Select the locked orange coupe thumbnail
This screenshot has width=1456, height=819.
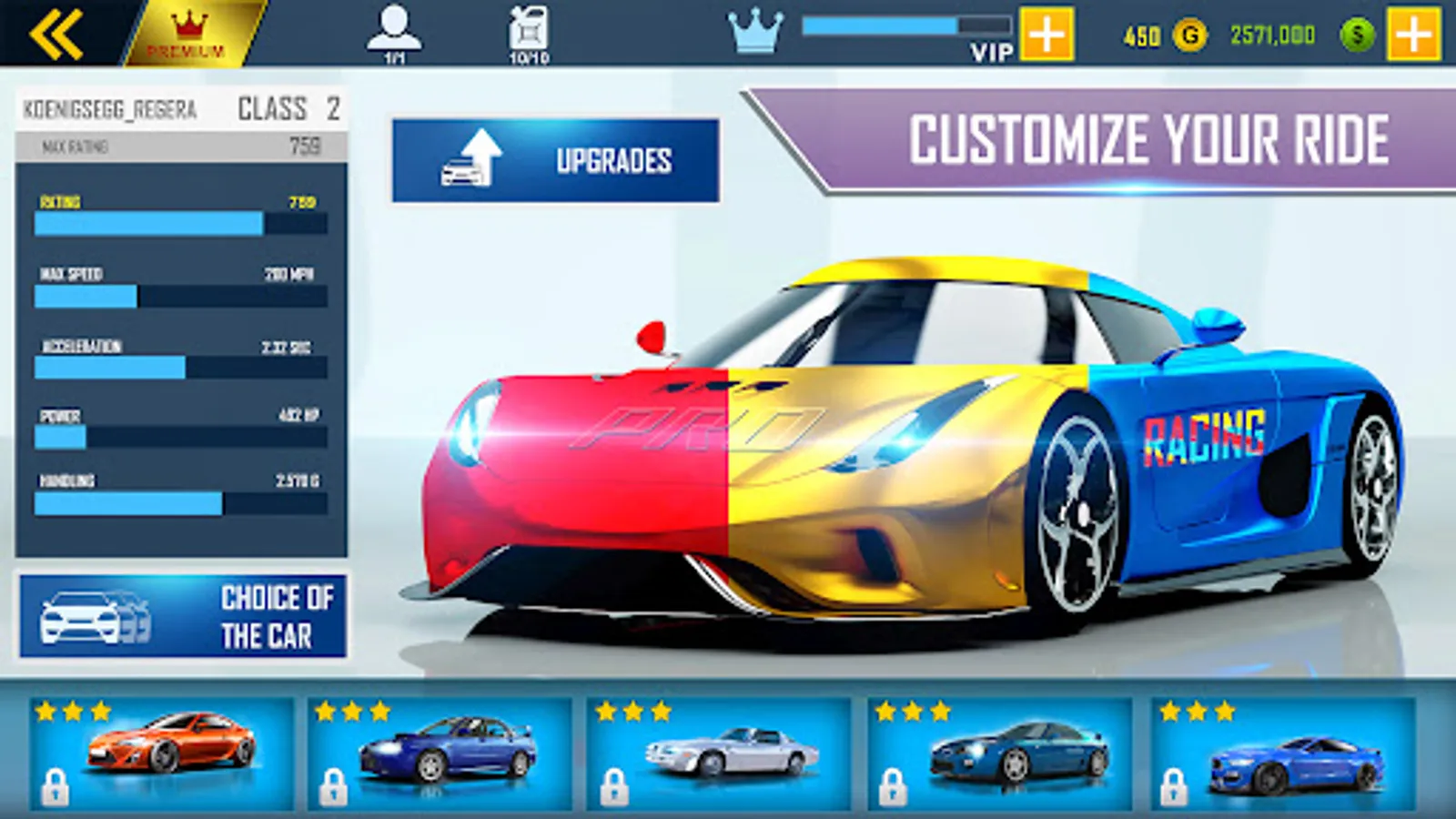click(x=162, y=753)
